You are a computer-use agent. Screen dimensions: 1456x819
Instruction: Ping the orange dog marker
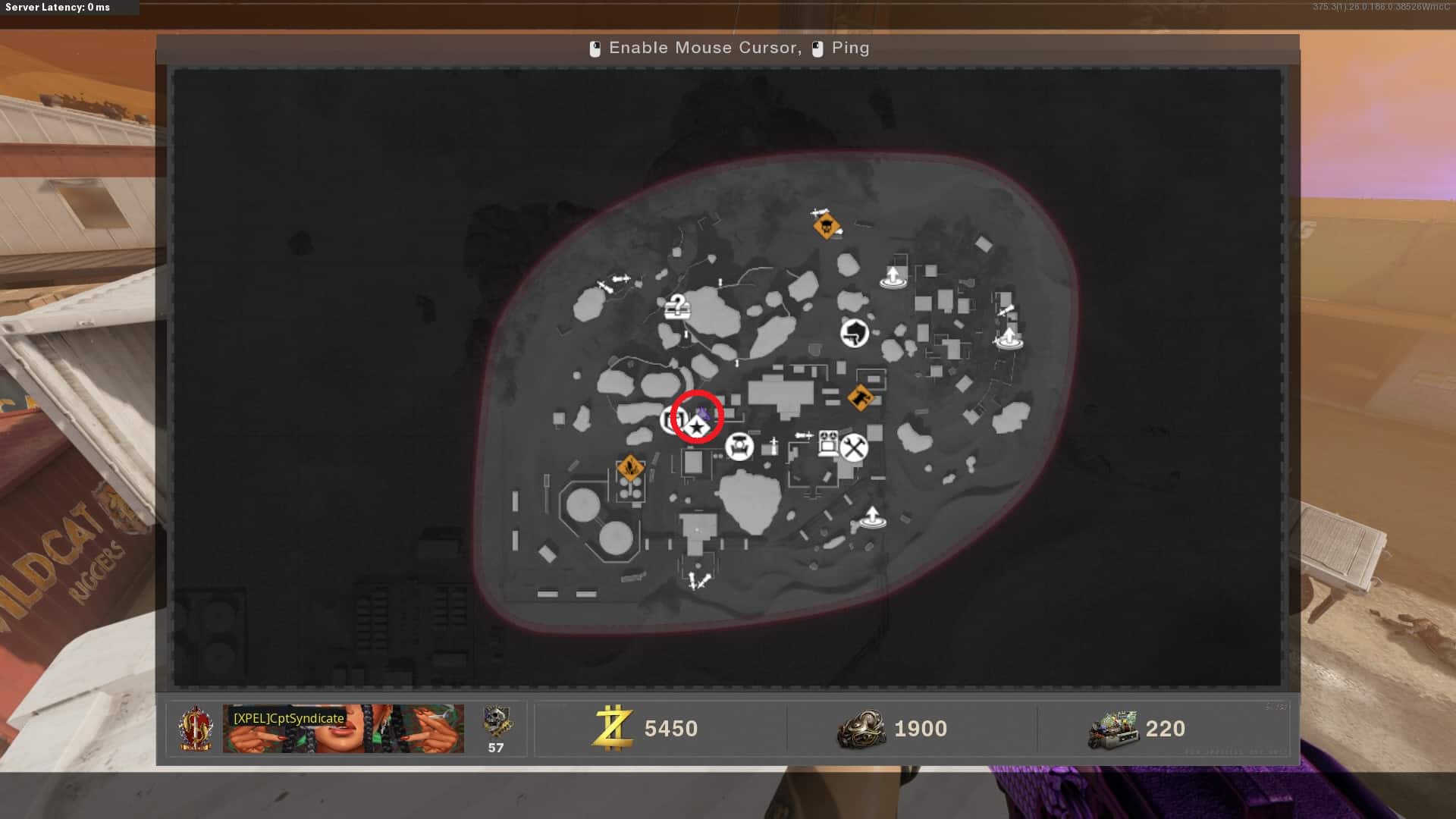tap(859, 397)
